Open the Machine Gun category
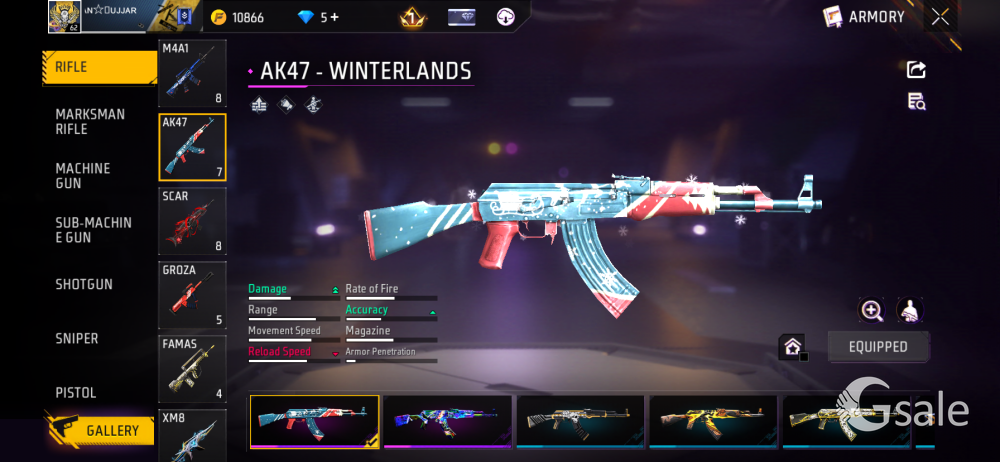The height and width of the screenshot is (462, 1000). 83,176
